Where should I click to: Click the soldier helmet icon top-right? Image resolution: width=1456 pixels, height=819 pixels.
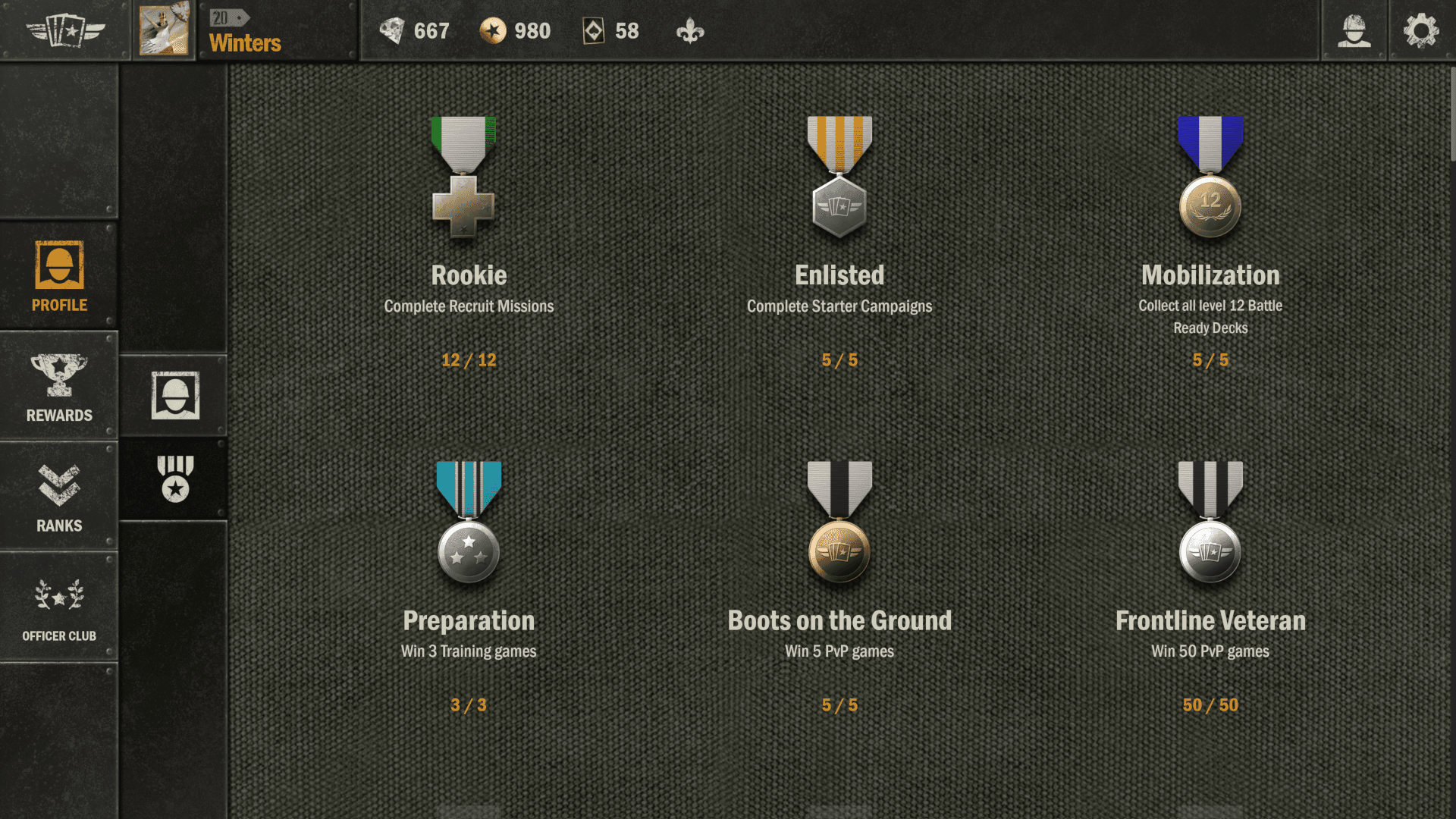pyautogui.click(x=1354, y=31)
